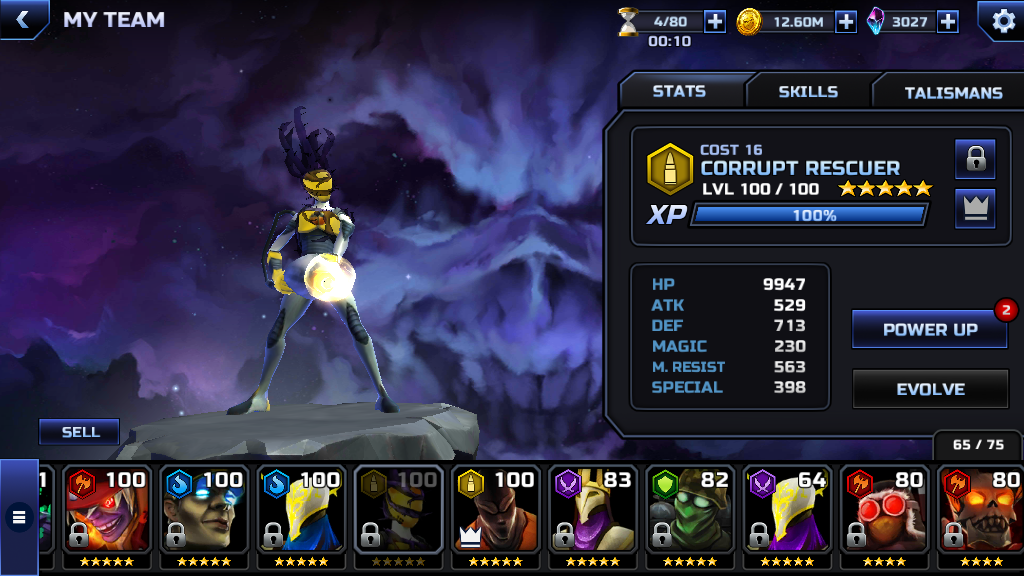Evolve Corrupt Rescuer

(x=929, y=389)
